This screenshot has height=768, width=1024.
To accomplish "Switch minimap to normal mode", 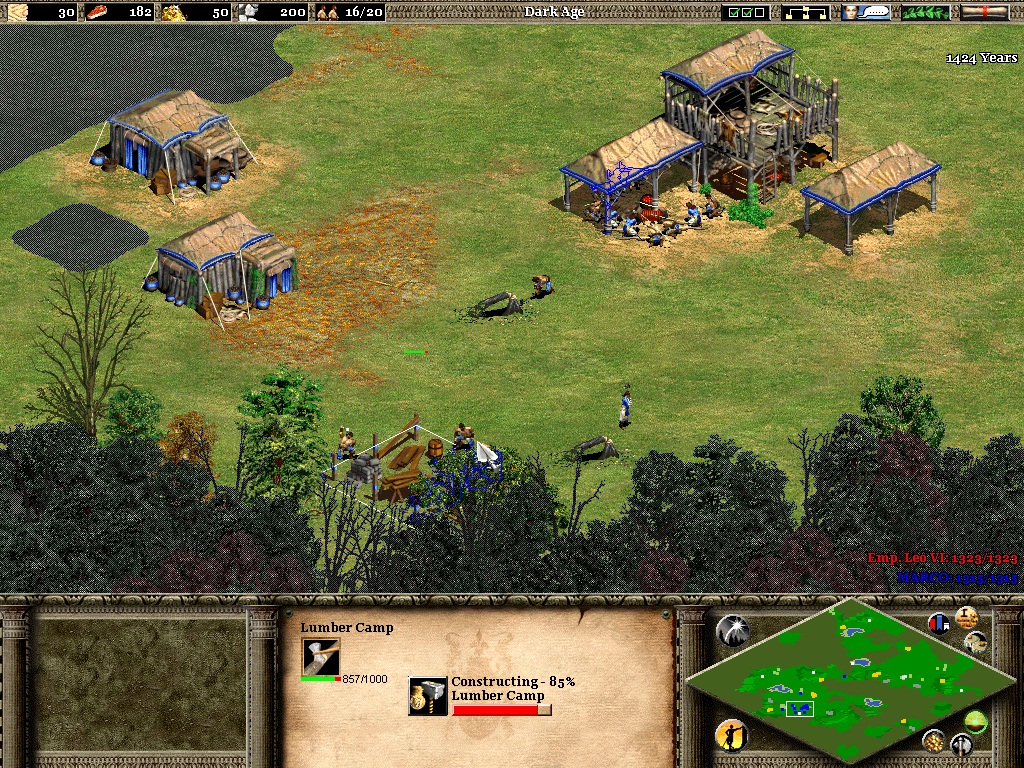I will tap(975, 720).
